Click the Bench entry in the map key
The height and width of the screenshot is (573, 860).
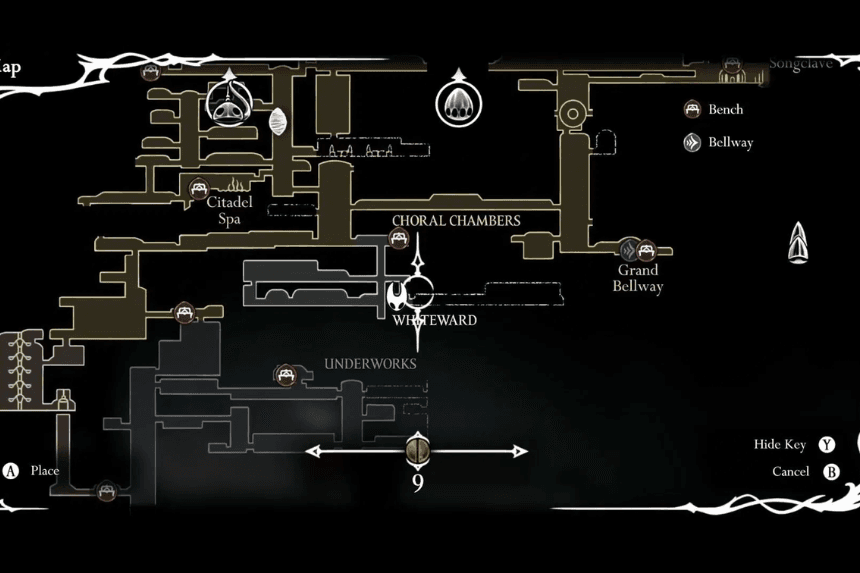tap(726, 109)
